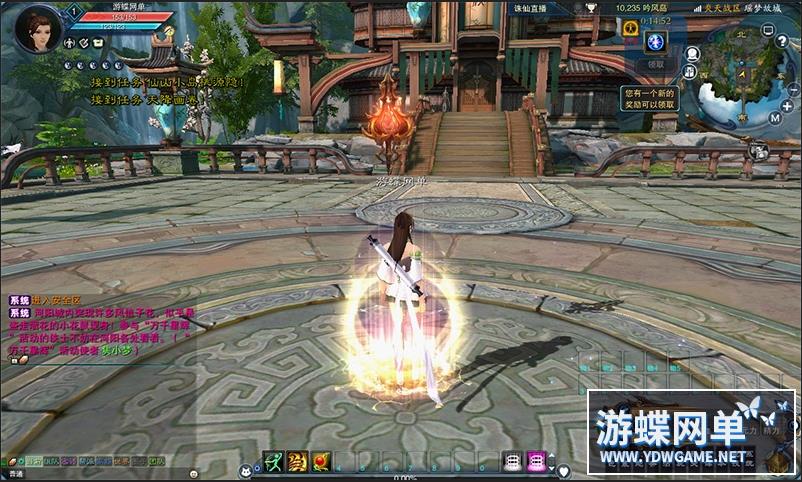Image resolution: width=802 pixels, height=482 pixels.
Task: Claim the reward with the 领取 button
Action: point(656,64)
